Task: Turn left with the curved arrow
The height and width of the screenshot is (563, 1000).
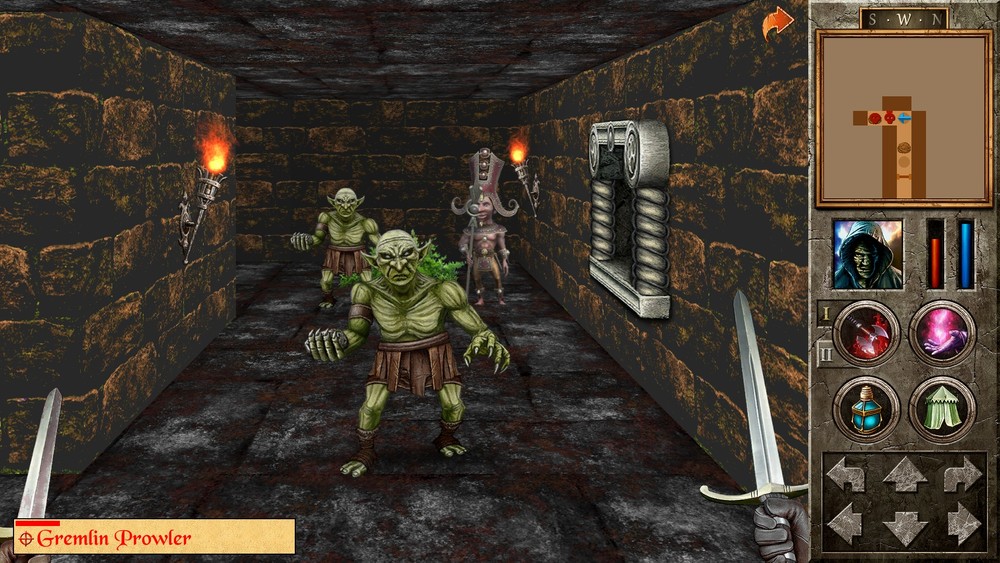Action: click(x=847, y=475)
